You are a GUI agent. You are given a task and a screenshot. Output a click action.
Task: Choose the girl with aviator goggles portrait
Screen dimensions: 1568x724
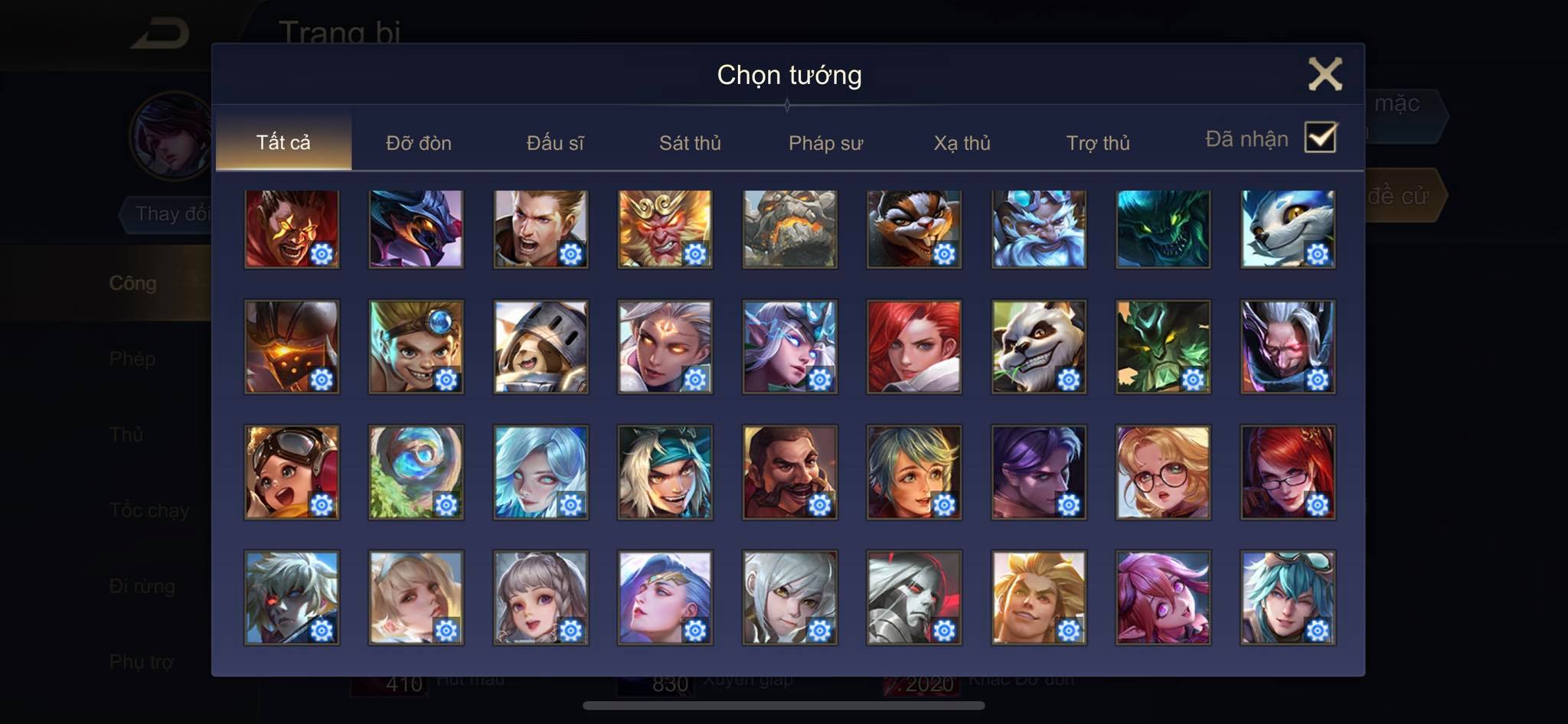292,472
